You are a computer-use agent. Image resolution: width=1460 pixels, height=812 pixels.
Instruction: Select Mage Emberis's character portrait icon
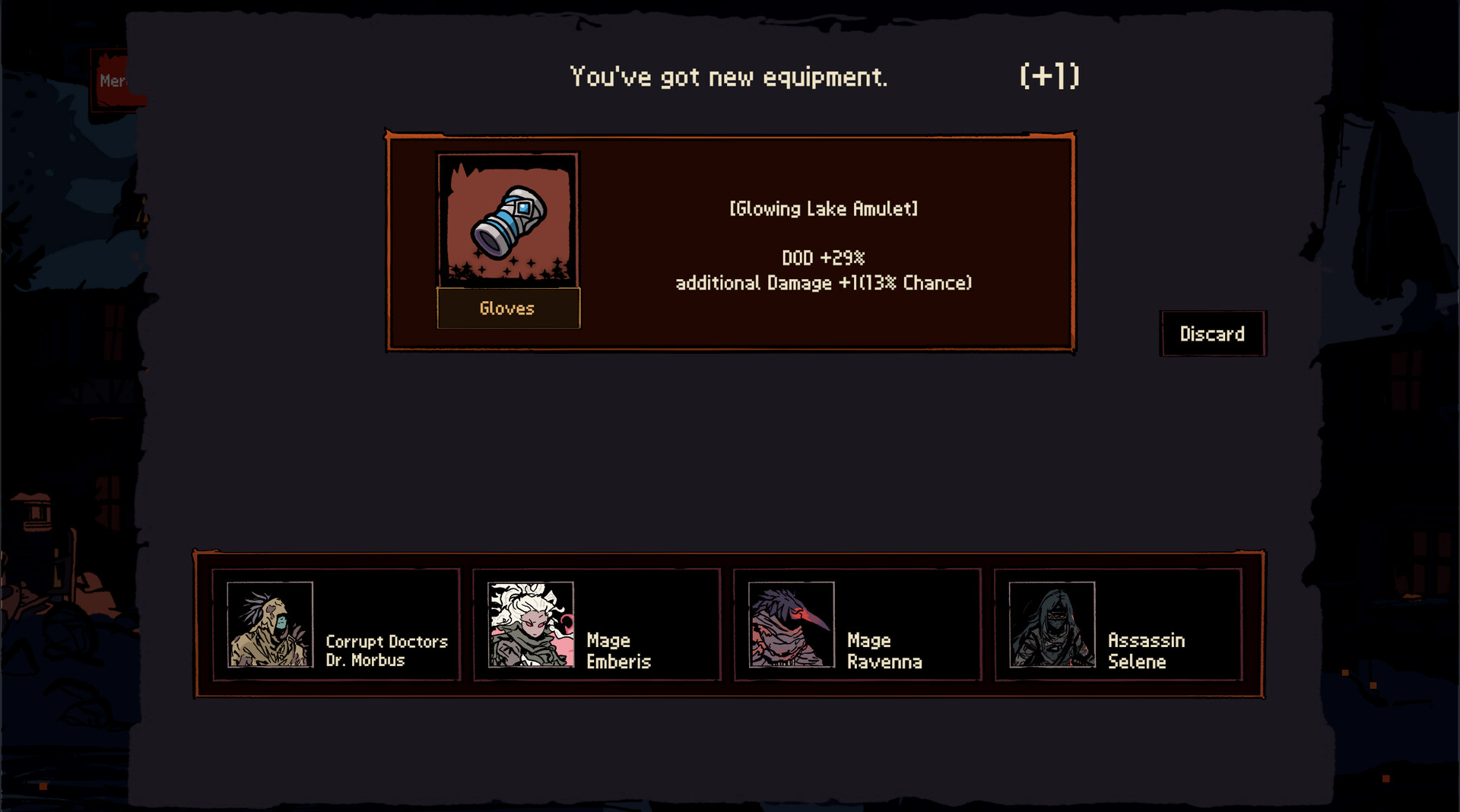coord(530,625)
